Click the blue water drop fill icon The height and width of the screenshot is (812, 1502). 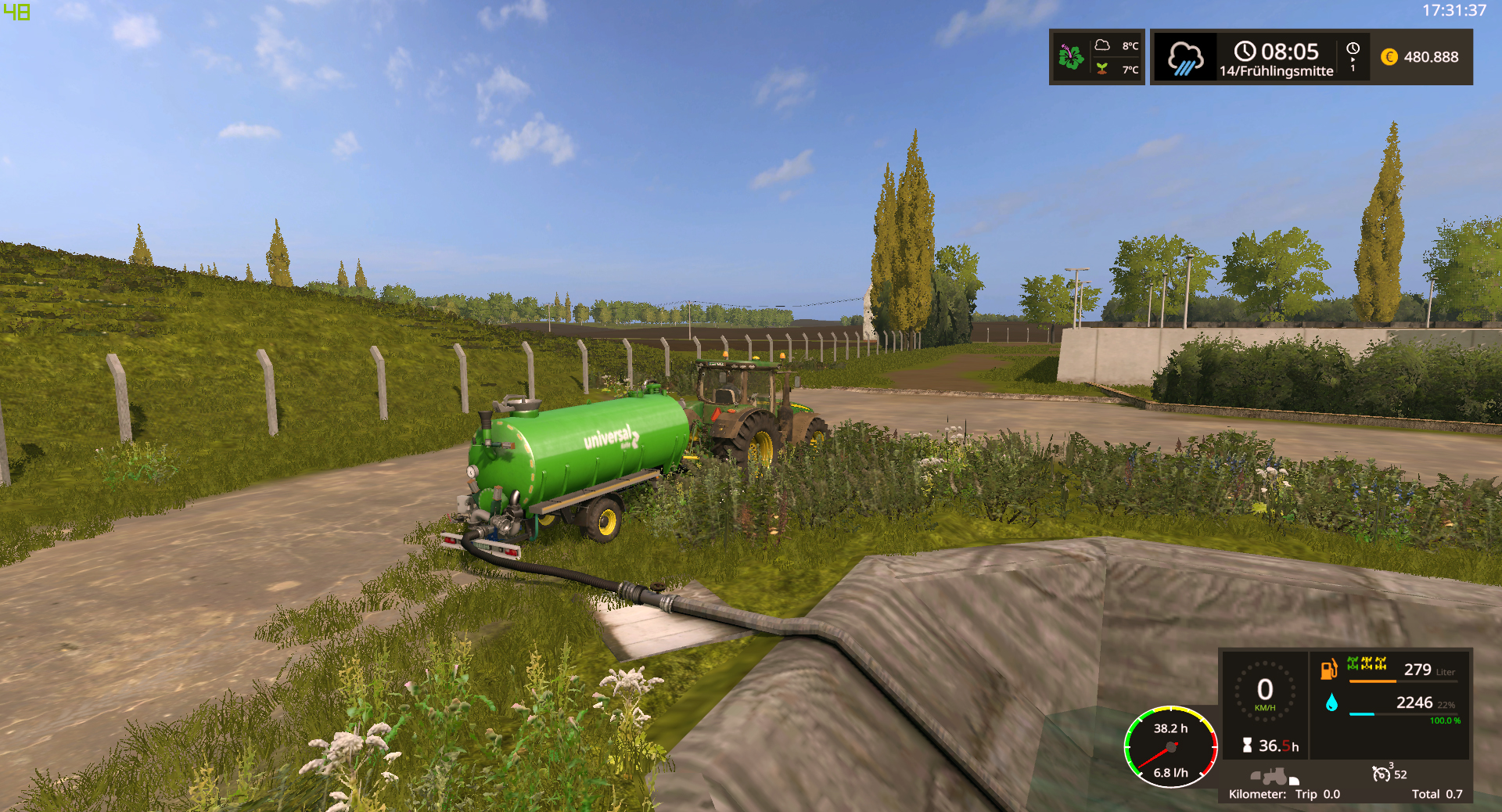[x=1331, y=702]
